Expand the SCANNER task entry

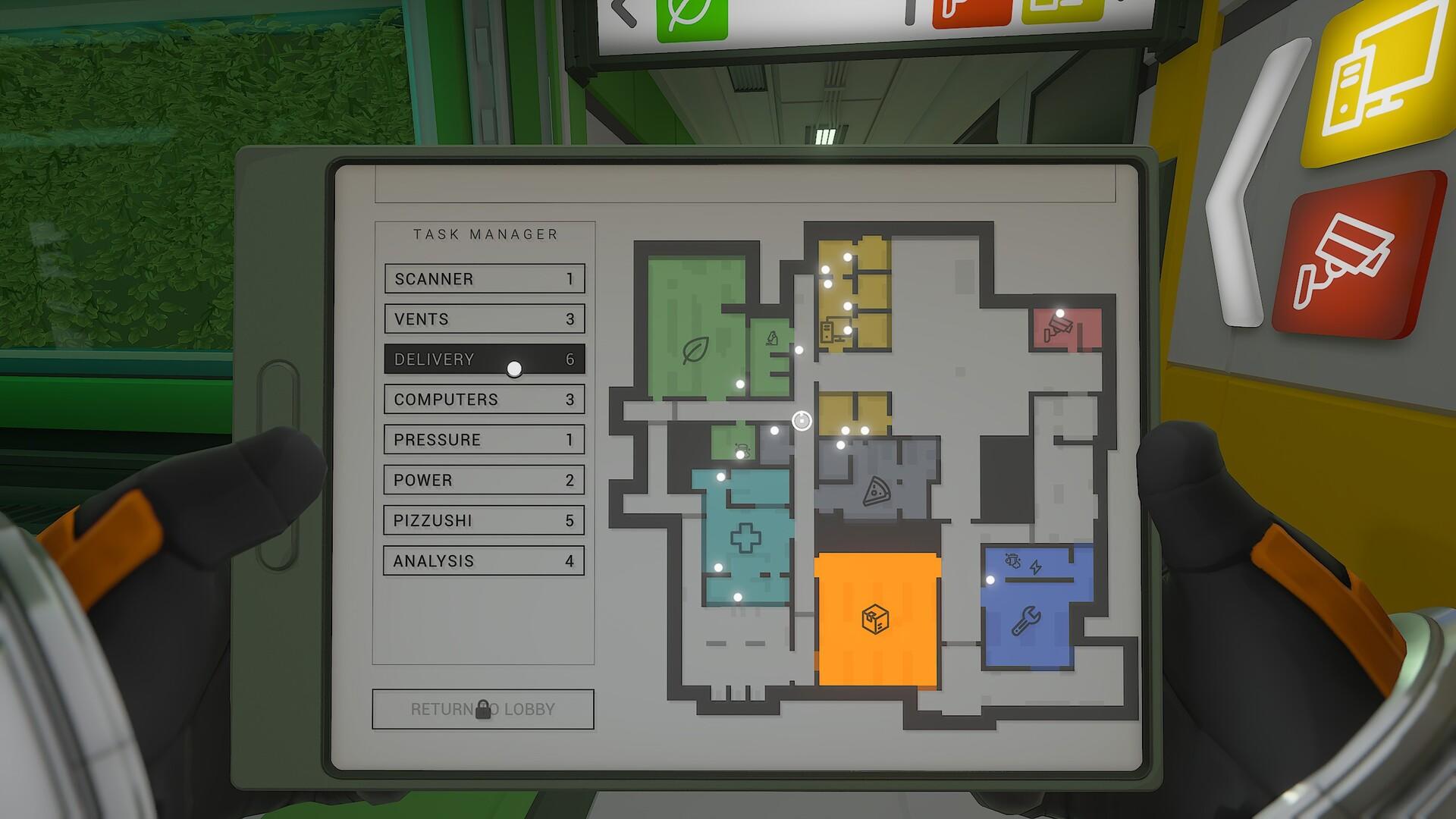click(484, 279)
